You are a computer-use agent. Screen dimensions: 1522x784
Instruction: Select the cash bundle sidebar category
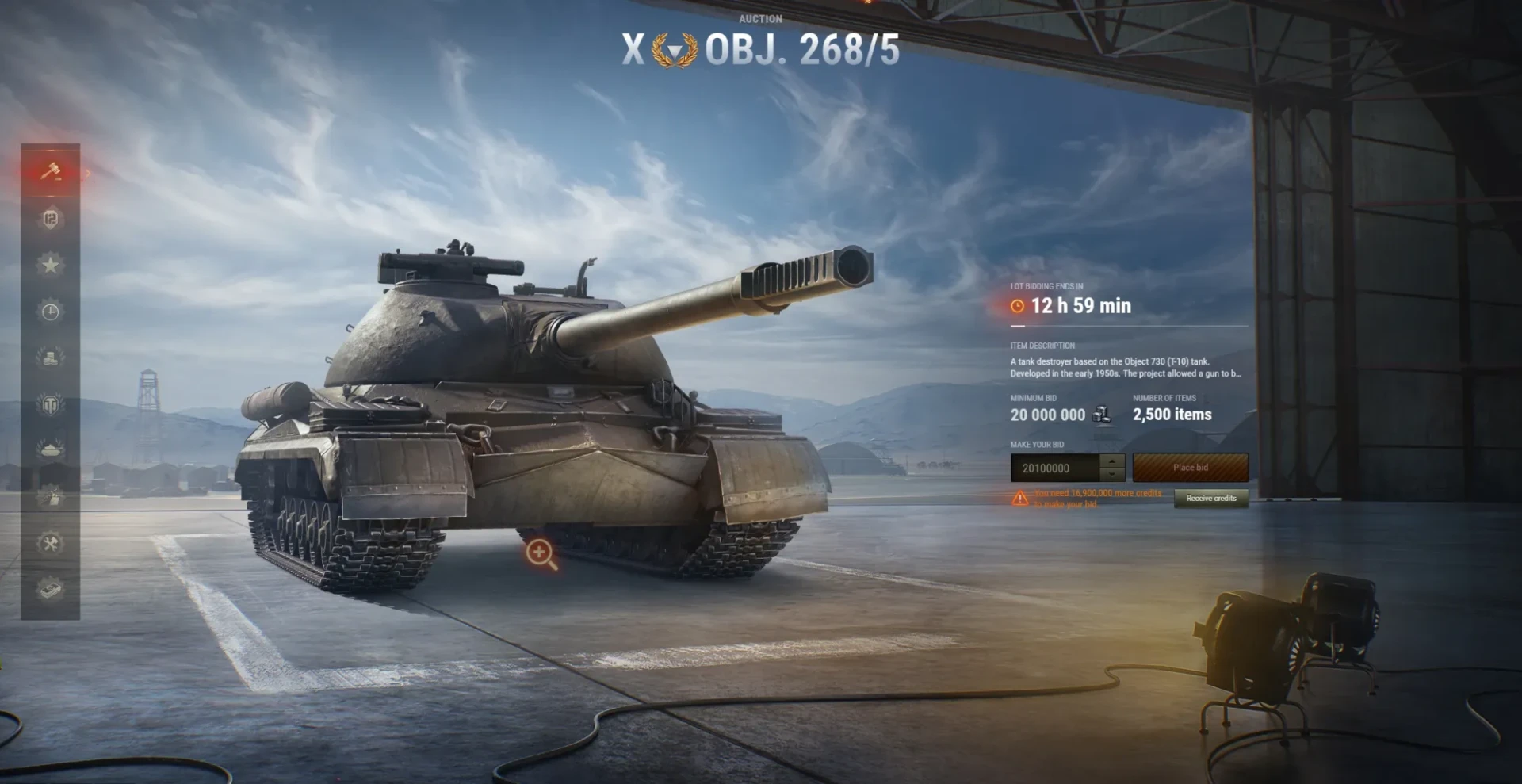(50, 589)
